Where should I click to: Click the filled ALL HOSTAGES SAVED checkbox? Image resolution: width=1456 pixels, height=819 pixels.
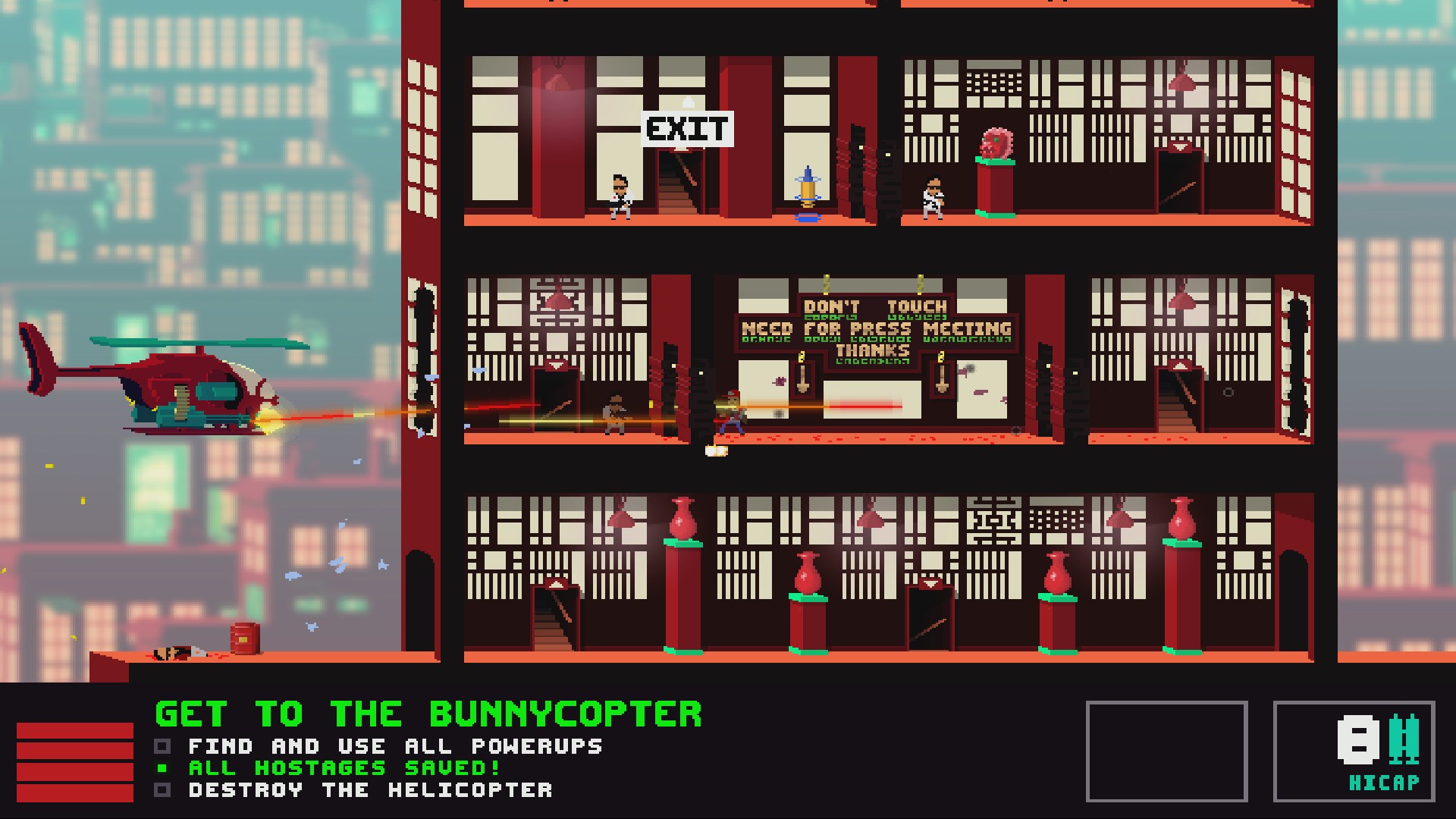coord(162,767)
